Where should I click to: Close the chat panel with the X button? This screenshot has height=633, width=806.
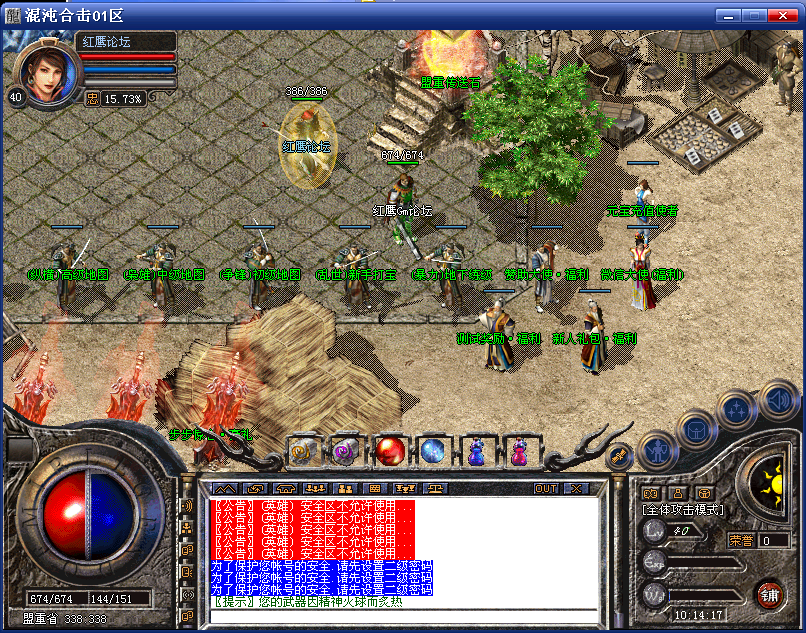(576, 488)
